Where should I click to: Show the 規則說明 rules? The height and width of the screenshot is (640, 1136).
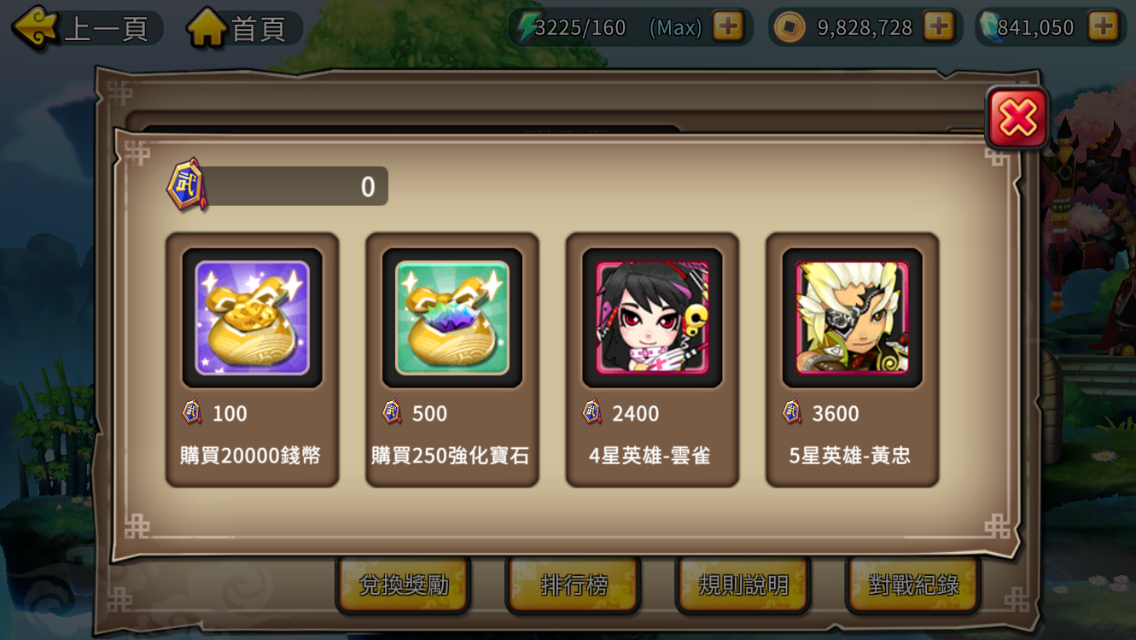pos(743,585)
